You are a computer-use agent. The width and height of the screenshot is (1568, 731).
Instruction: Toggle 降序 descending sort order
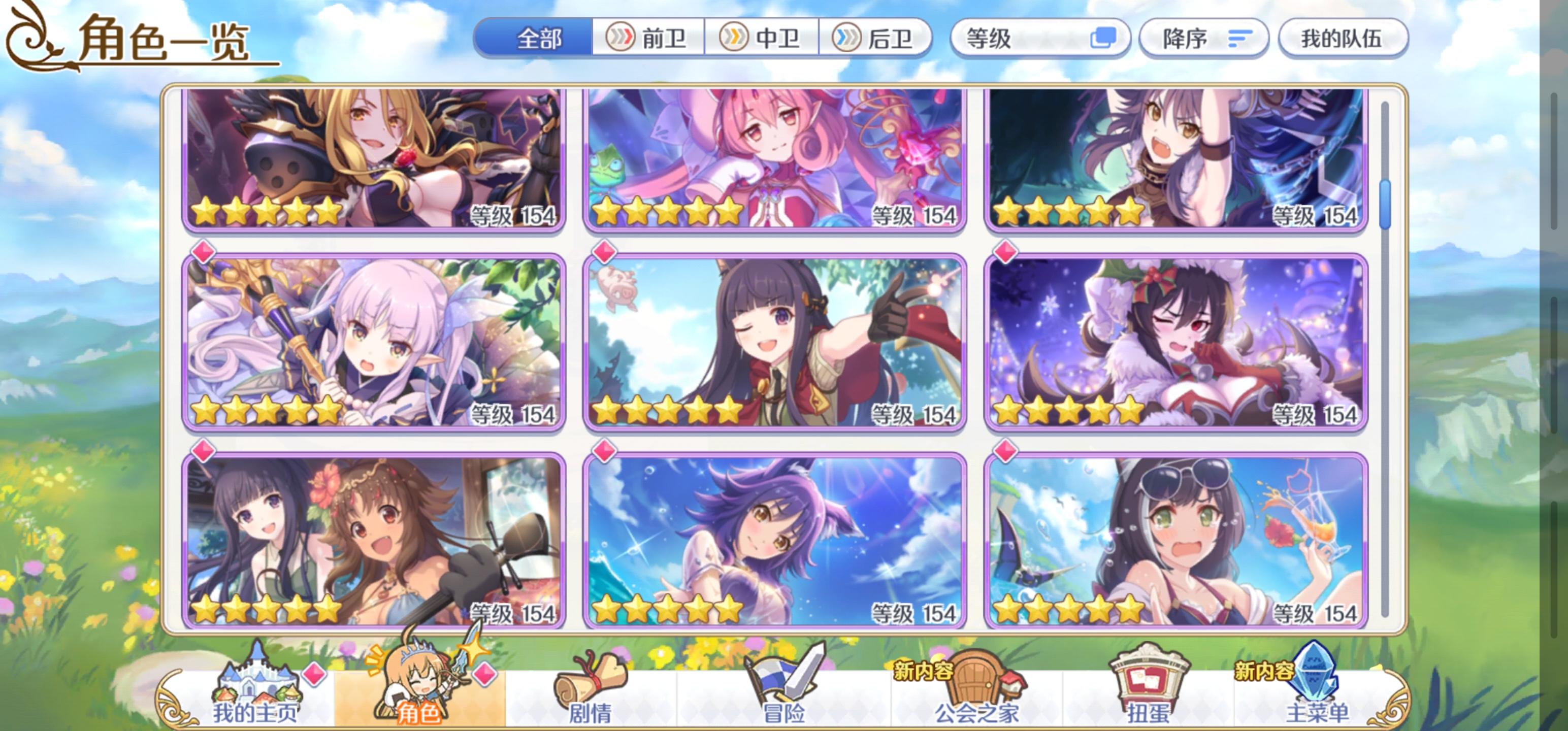tap(1204, 39)
